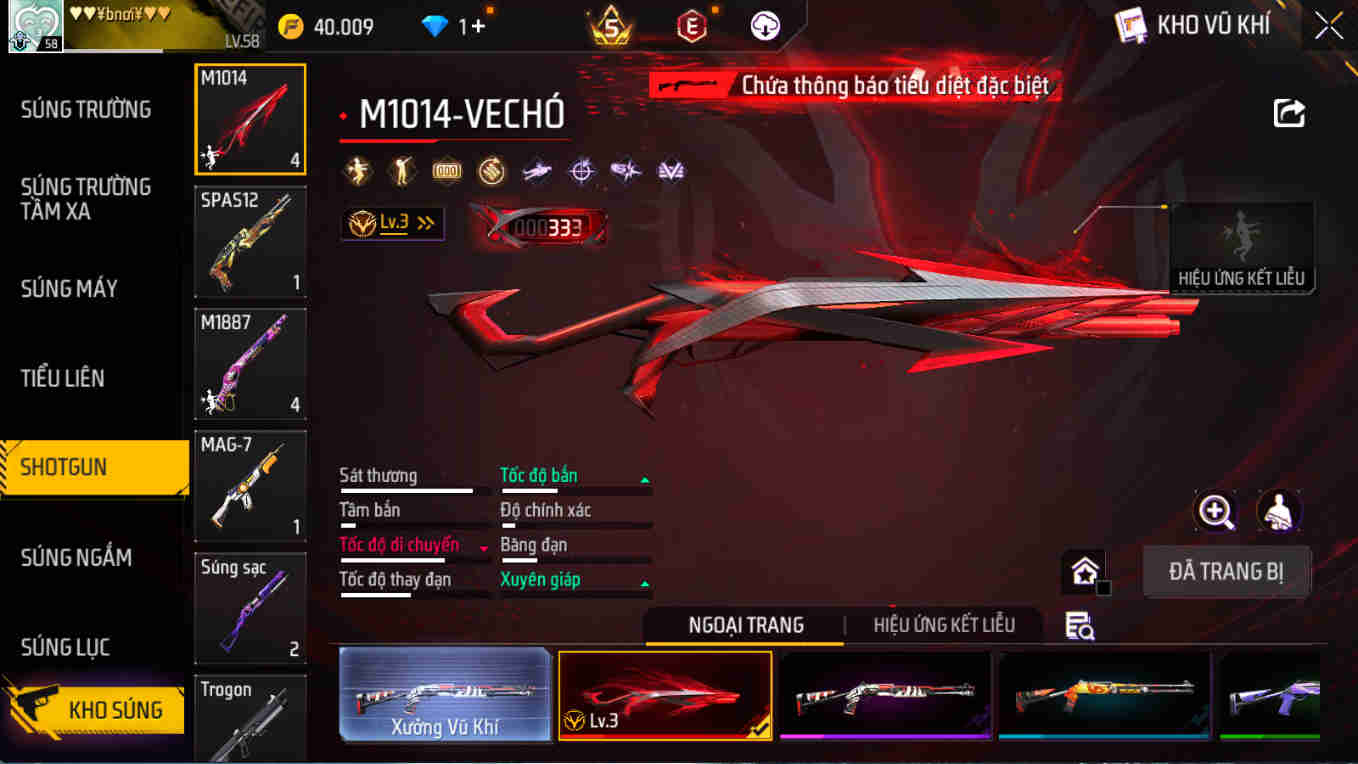Click the diamond currency icon
Viewport: 1358px width, 764px height.
(434, 27)
